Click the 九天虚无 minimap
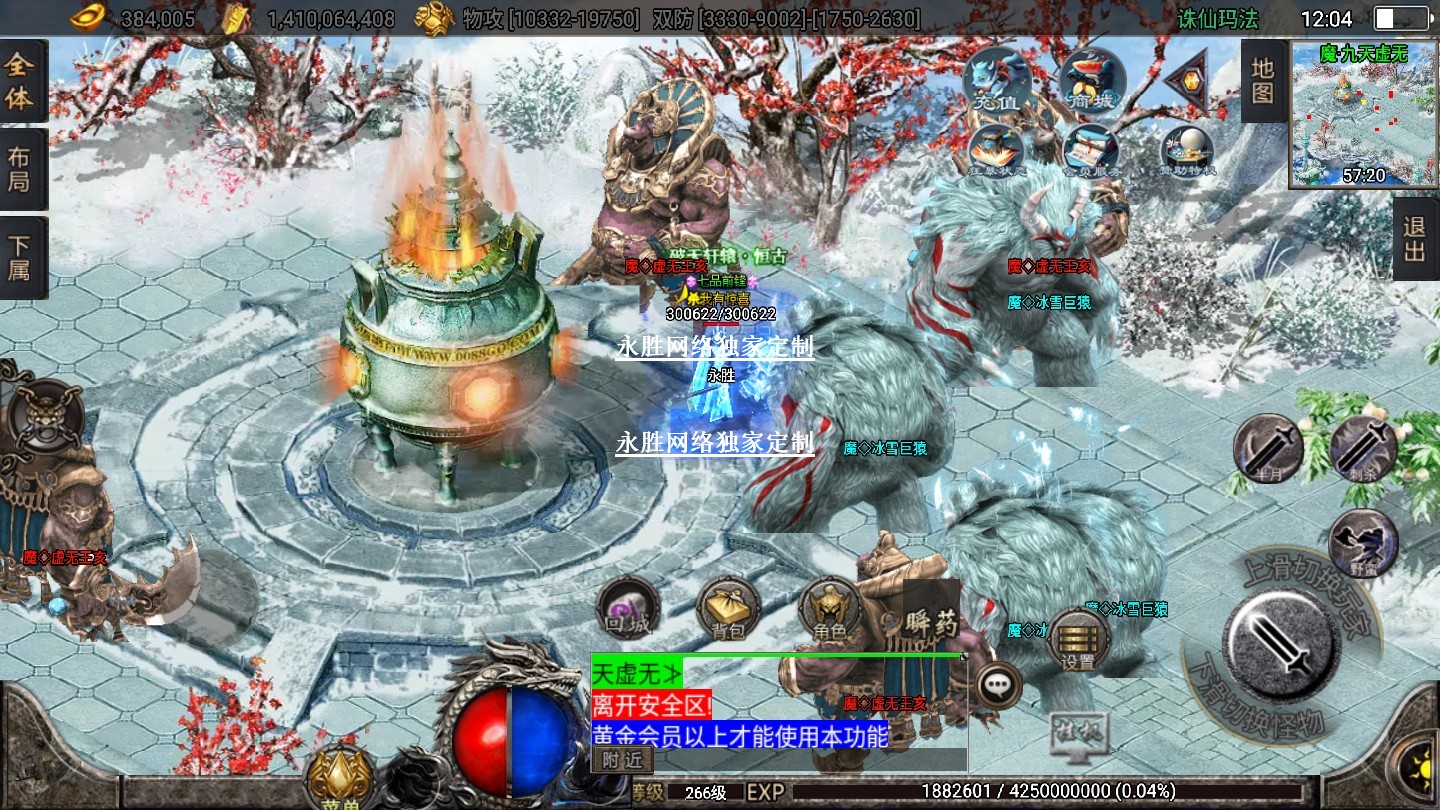Image resolution: width=1440 pixels, height=810 pixels. pyautogui.click(x=1364, y=114)
